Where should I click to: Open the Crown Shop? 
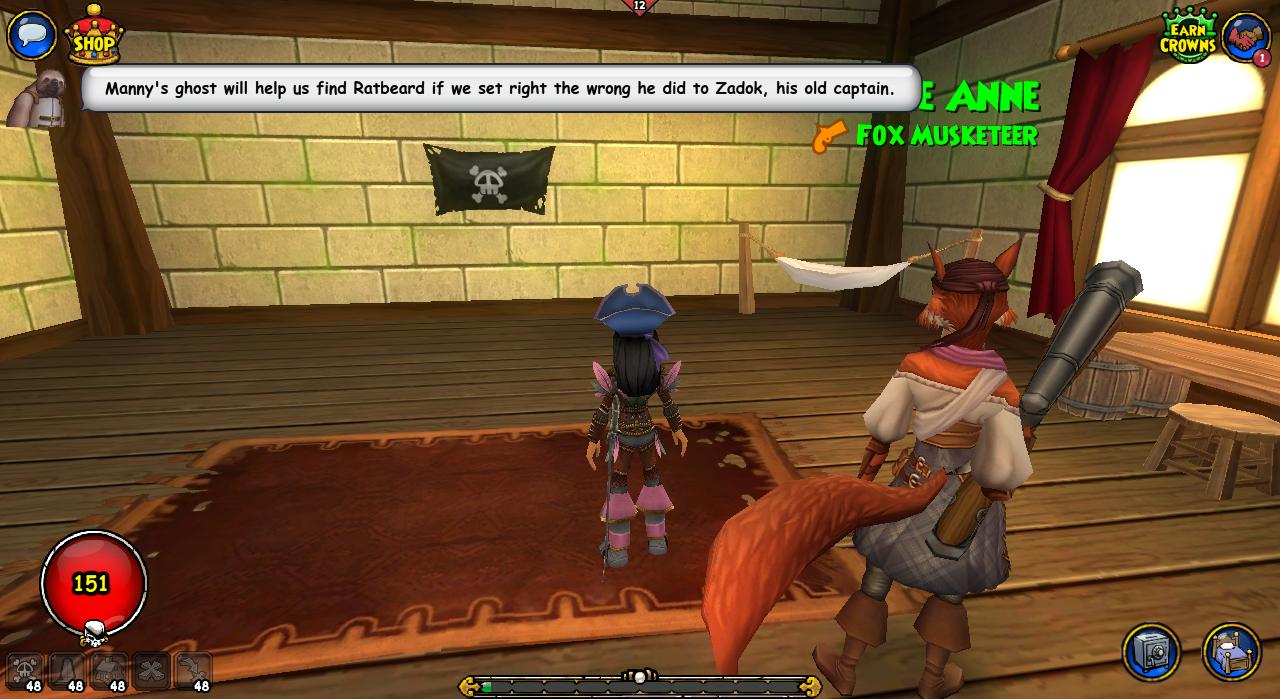[93, 37]
